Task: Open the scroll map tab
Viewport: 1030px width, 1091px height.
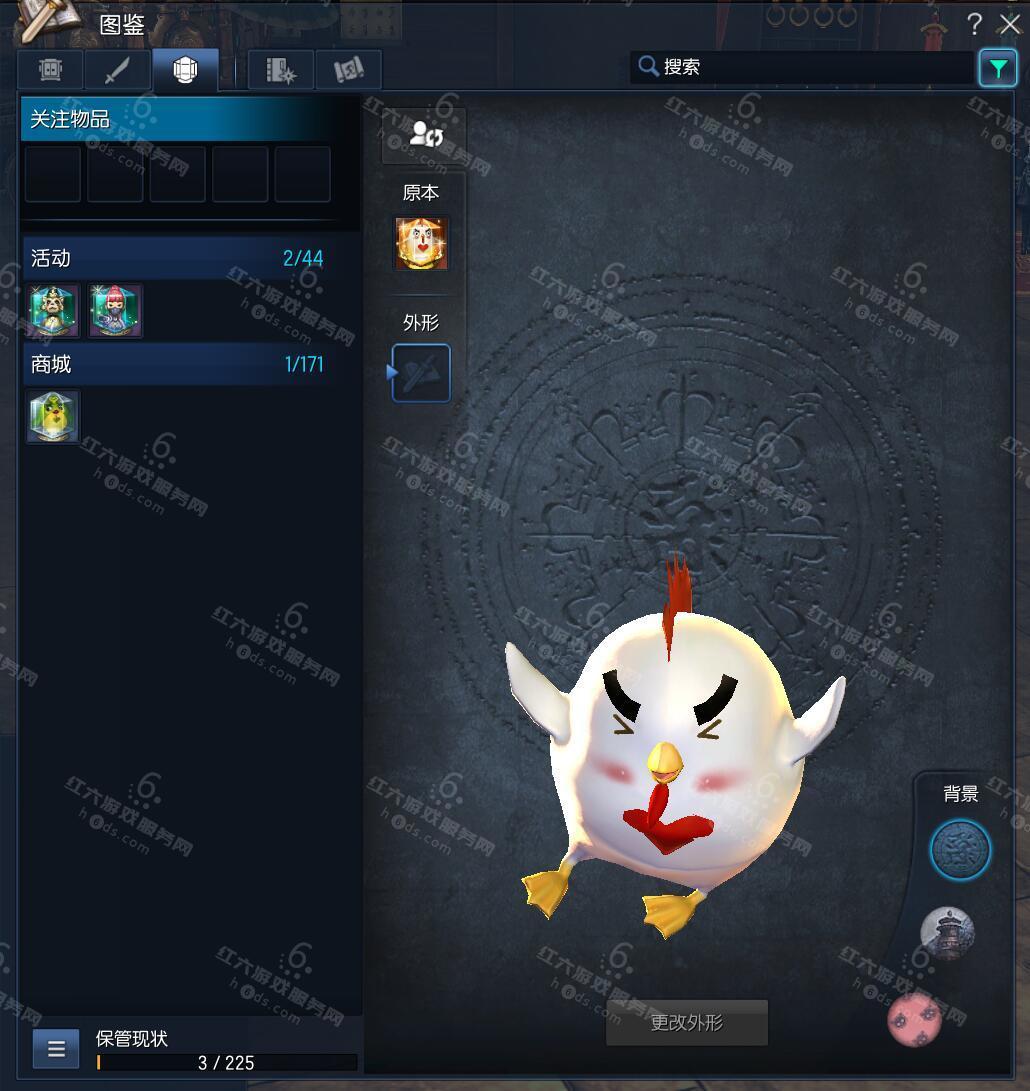Action: point(348,70)
